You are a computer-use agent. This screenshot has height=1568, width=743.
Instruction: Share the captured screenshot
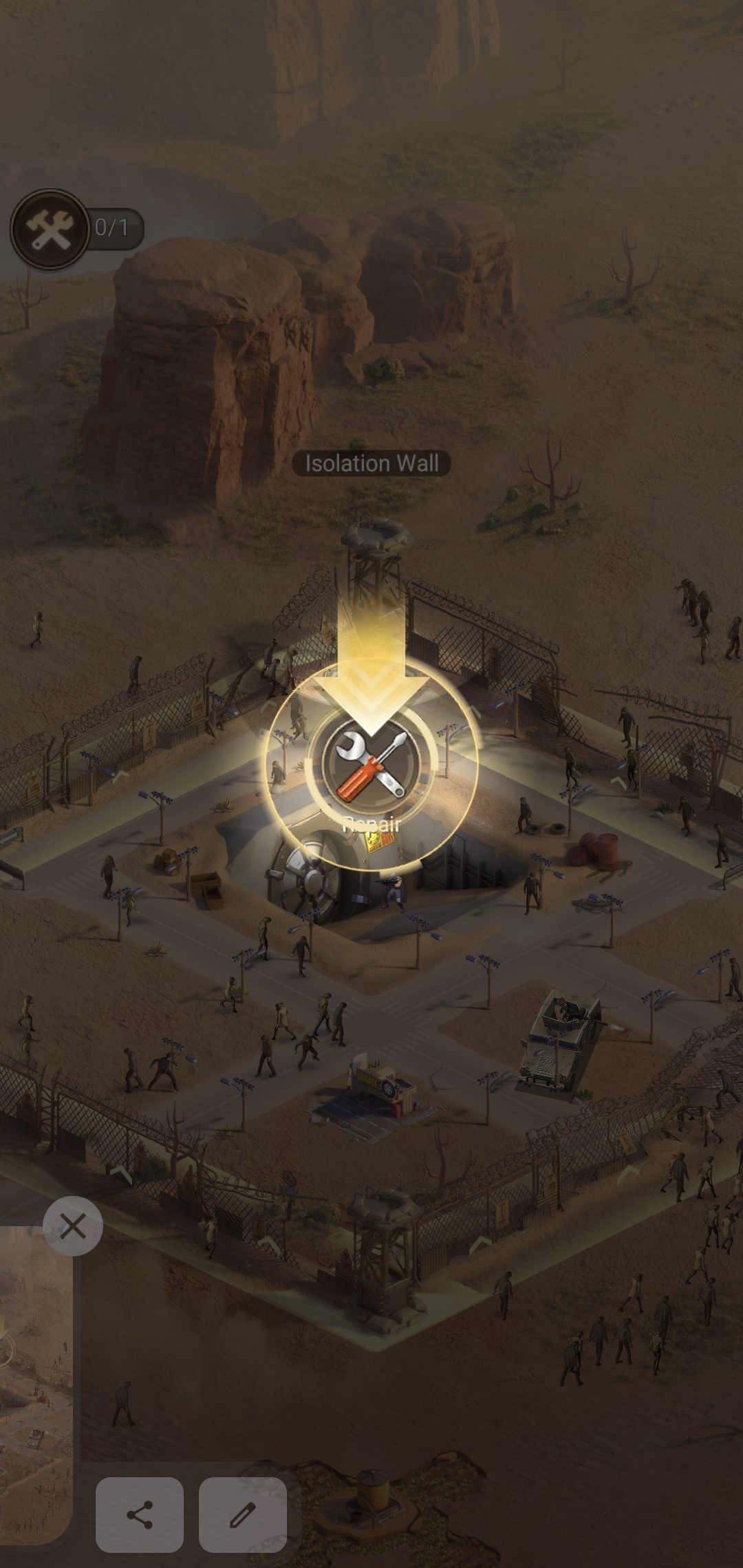click(x=140, y=1514)
